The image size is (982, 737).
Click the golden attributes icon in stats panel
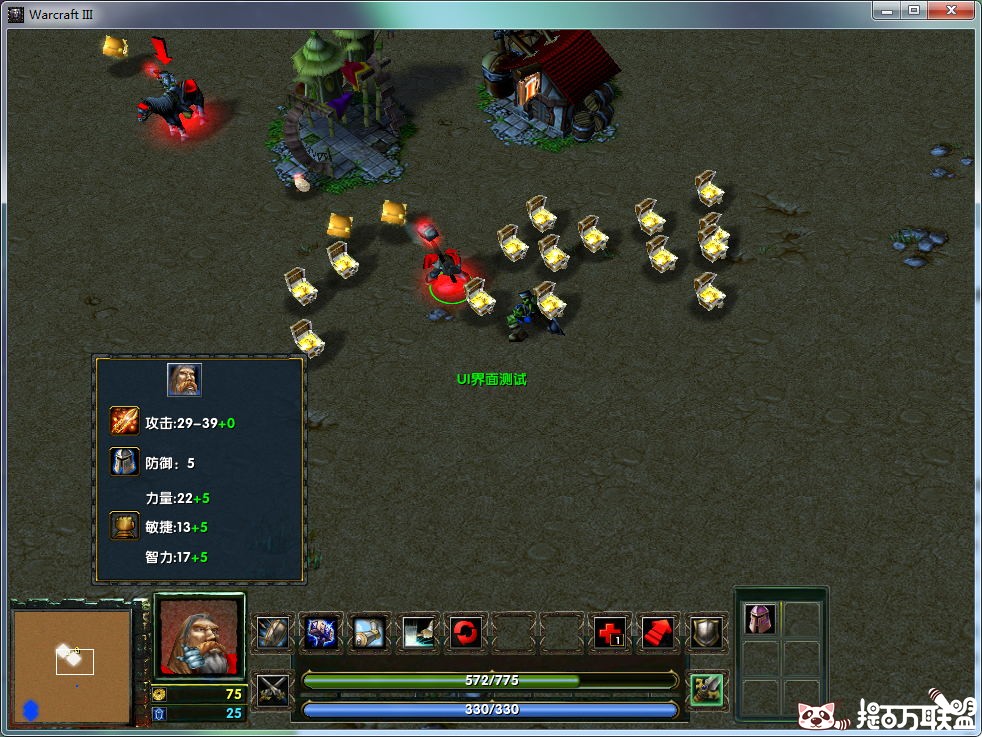click(125, 526)
